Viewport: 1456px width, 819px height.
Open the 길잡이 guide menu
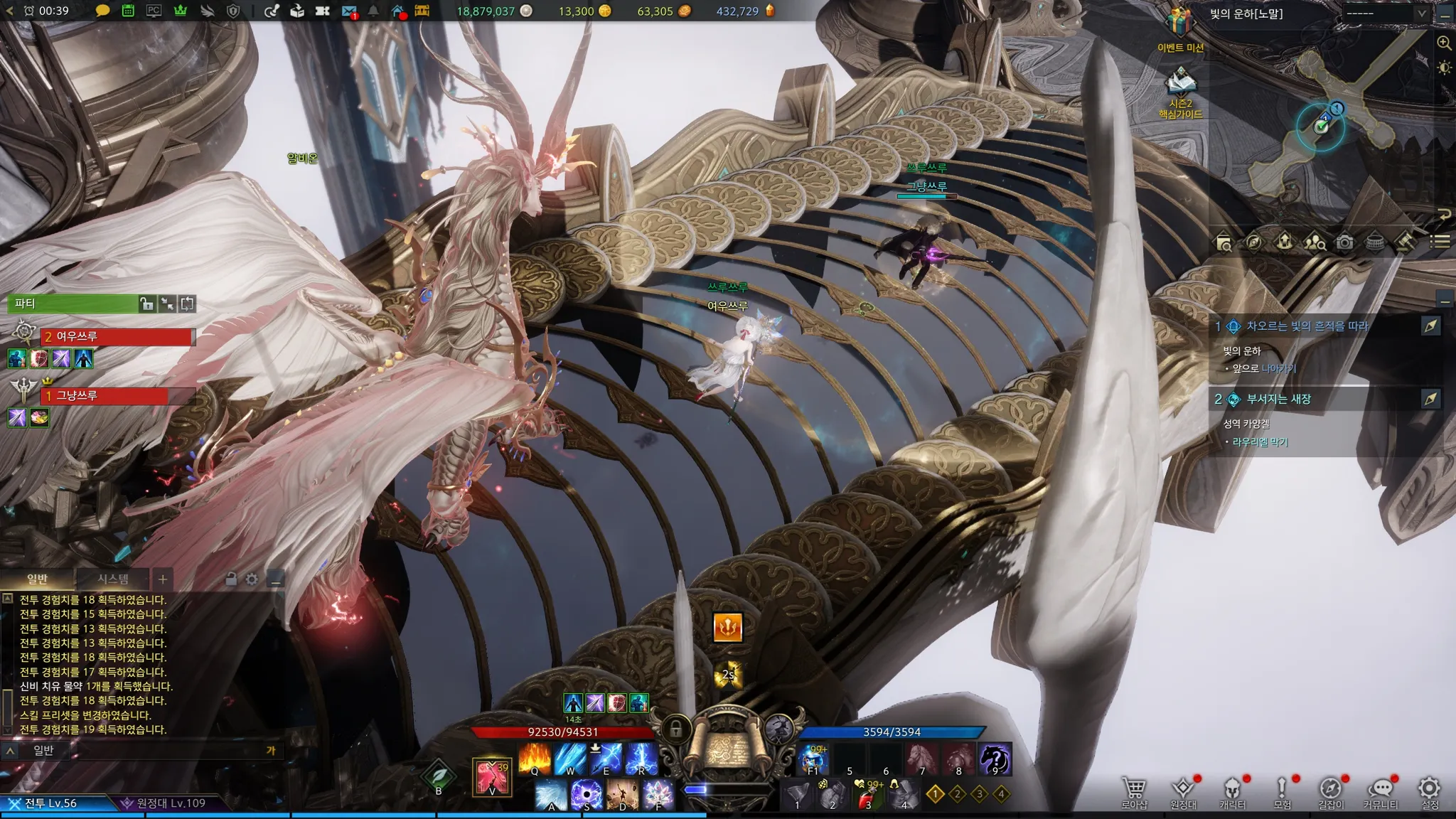tap(1331, 791)
